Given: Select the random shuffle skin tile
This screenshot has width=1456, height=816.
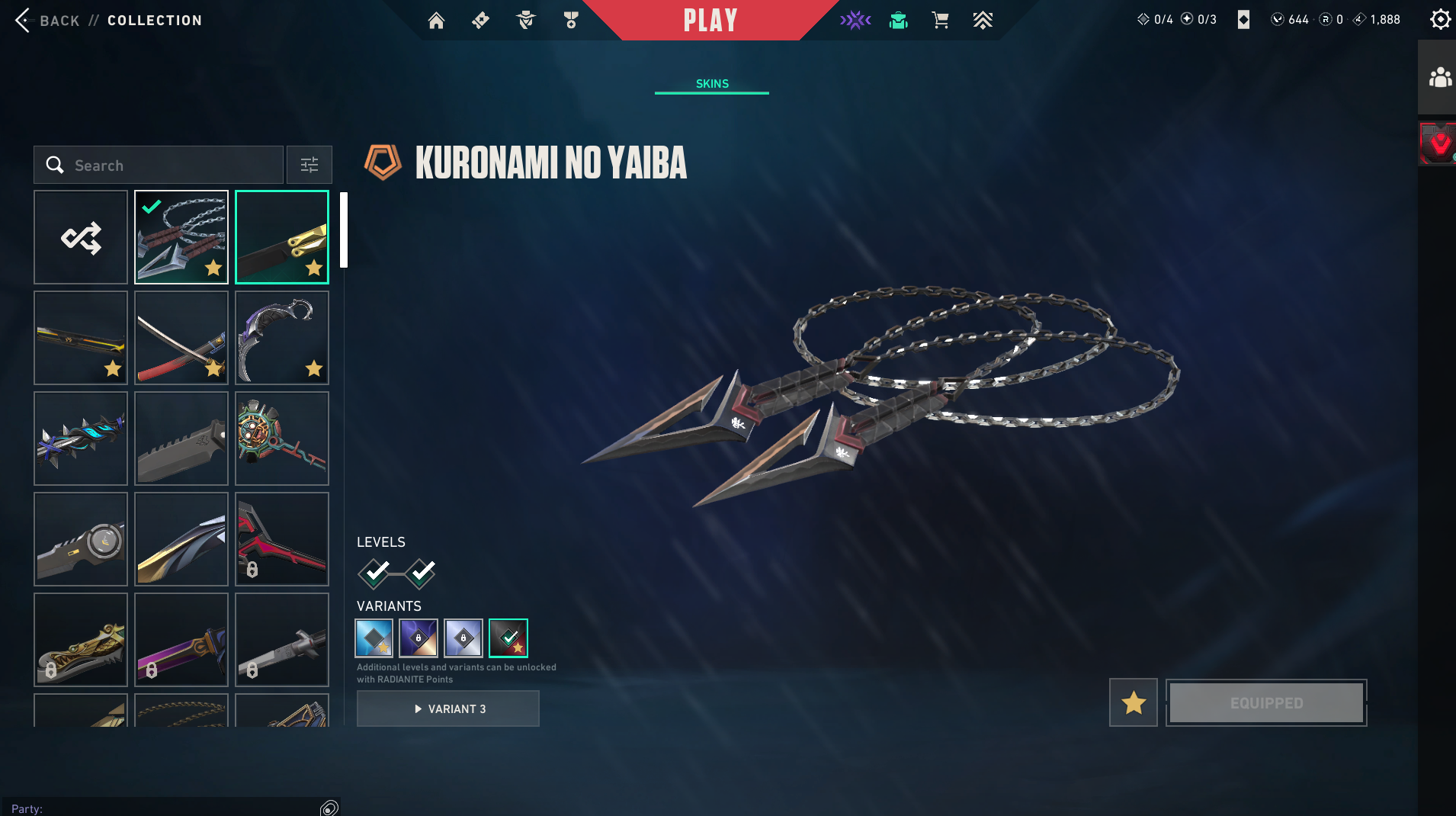Looking at the screenshot, I should (x=81, y=237).
